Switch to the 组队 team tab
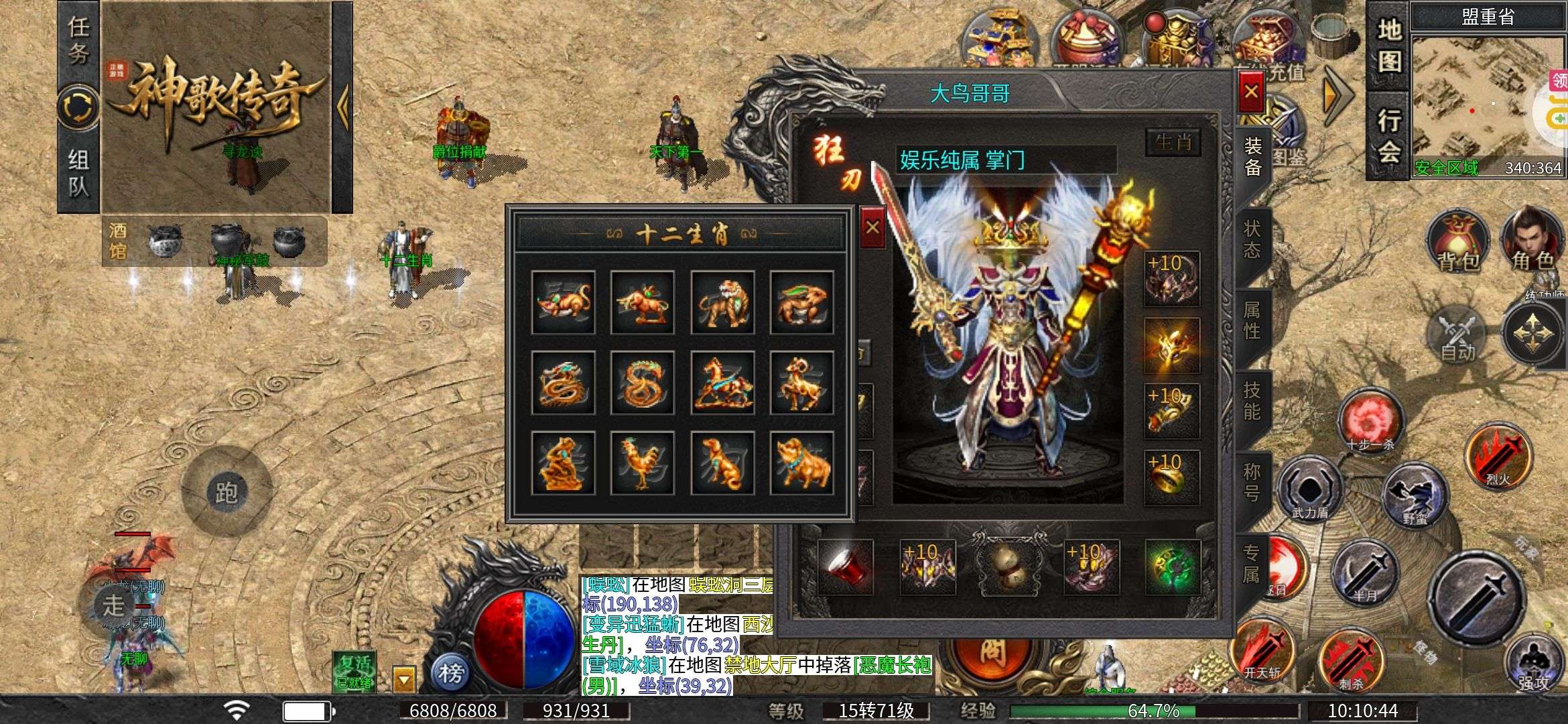This screenshot has width=1568, height=724. (x=78, y=172)
